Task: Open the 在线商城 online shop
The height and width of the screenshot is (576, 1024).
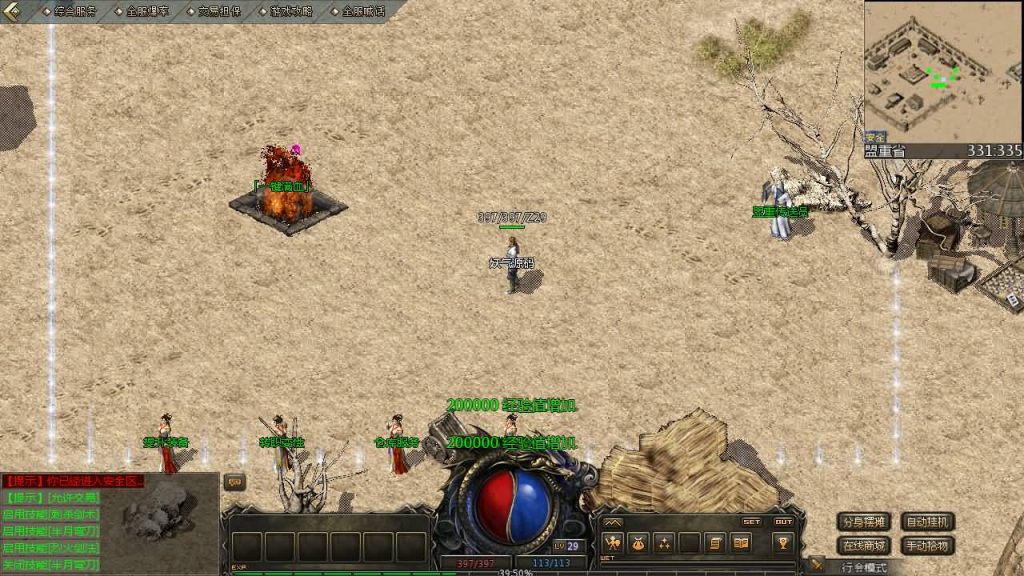Action: pyautogui.click(x=864, y=546)
